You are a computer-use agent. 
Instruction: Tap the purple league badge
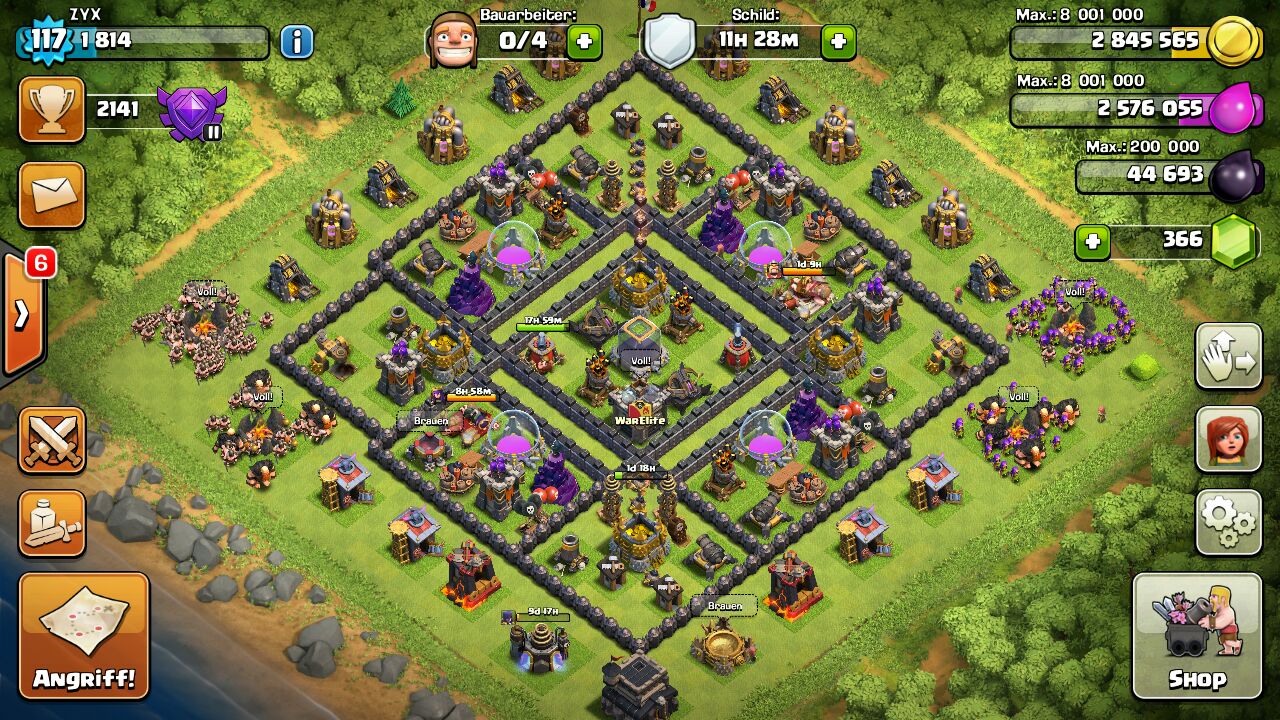click(192, 112)
